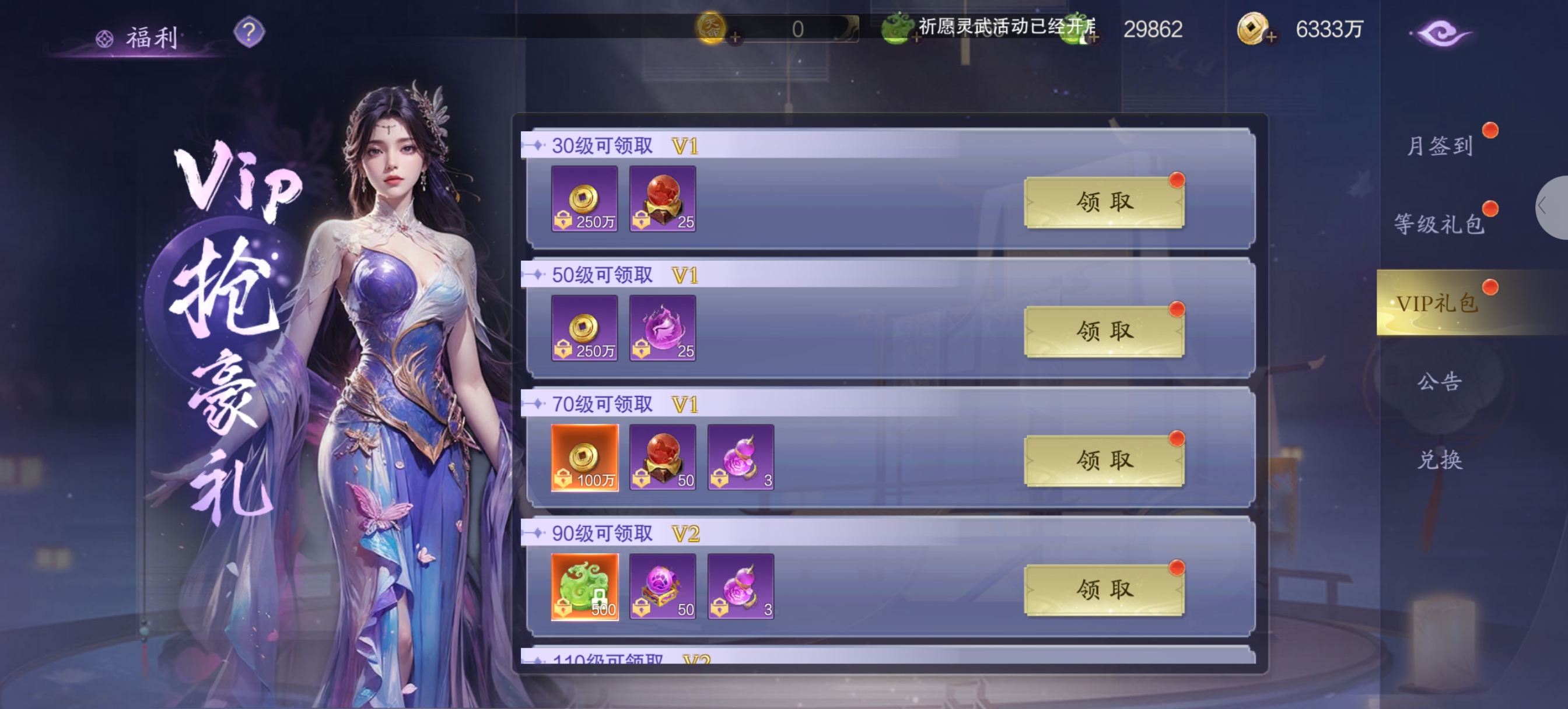Inspect the 100万 coin reward in level 70 row
This screenshot has width=1568, height=709.
click(584, 458)
